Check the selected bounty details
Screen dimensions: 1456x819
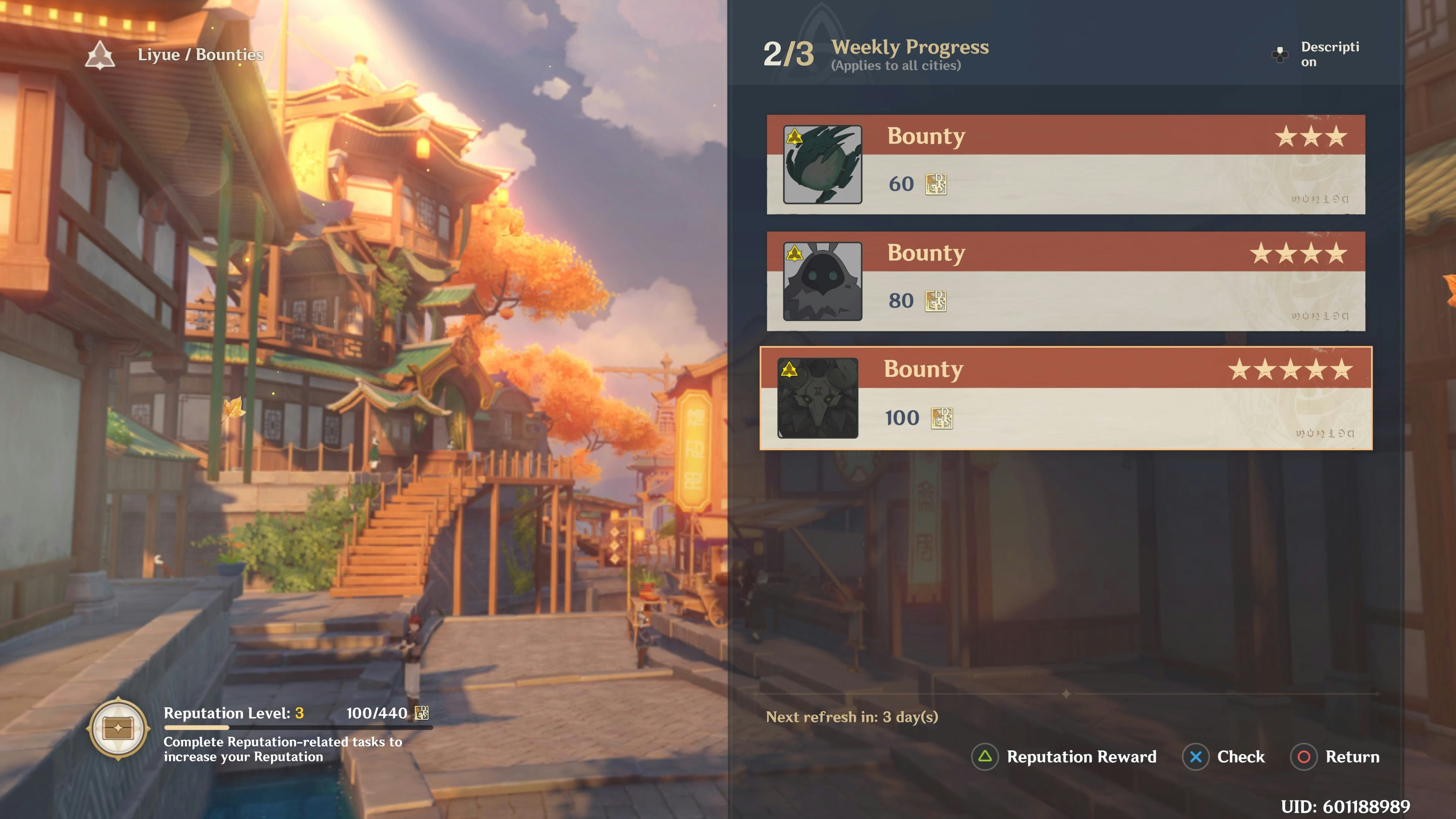(x=1224, y=756)
